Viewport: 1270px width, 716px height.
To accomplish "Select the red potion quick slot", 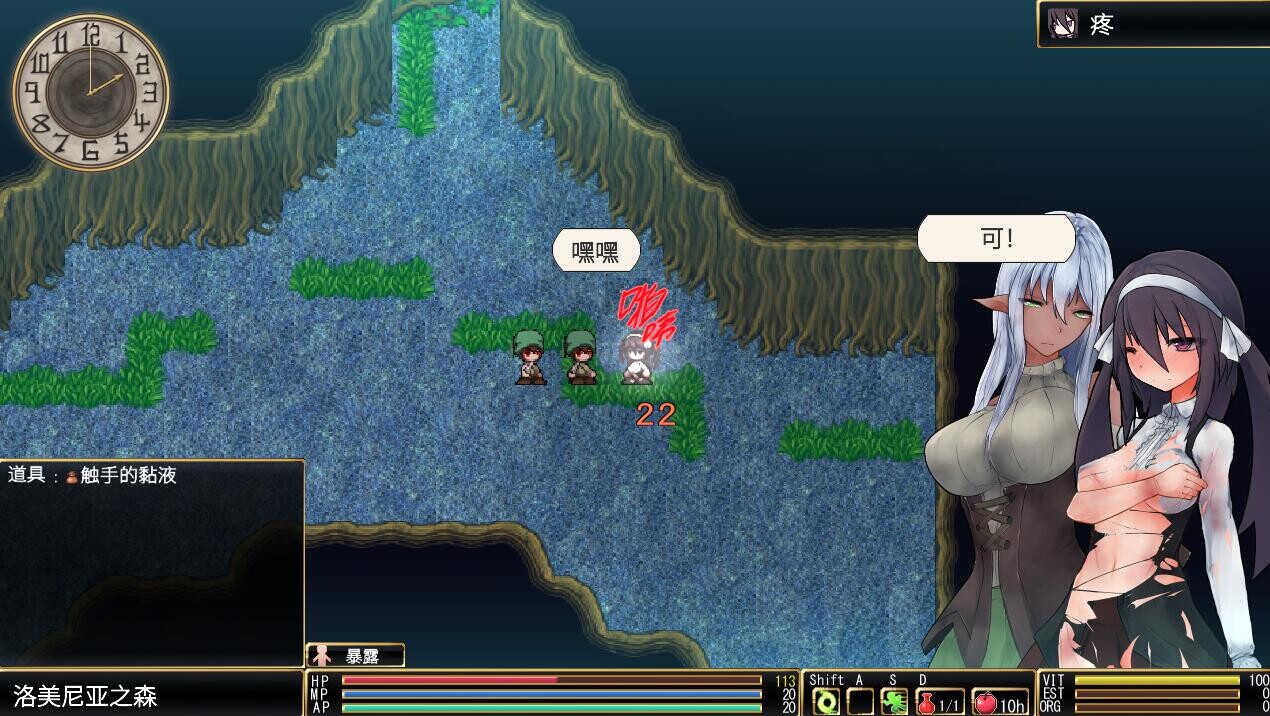I will [x=940, y=702].
